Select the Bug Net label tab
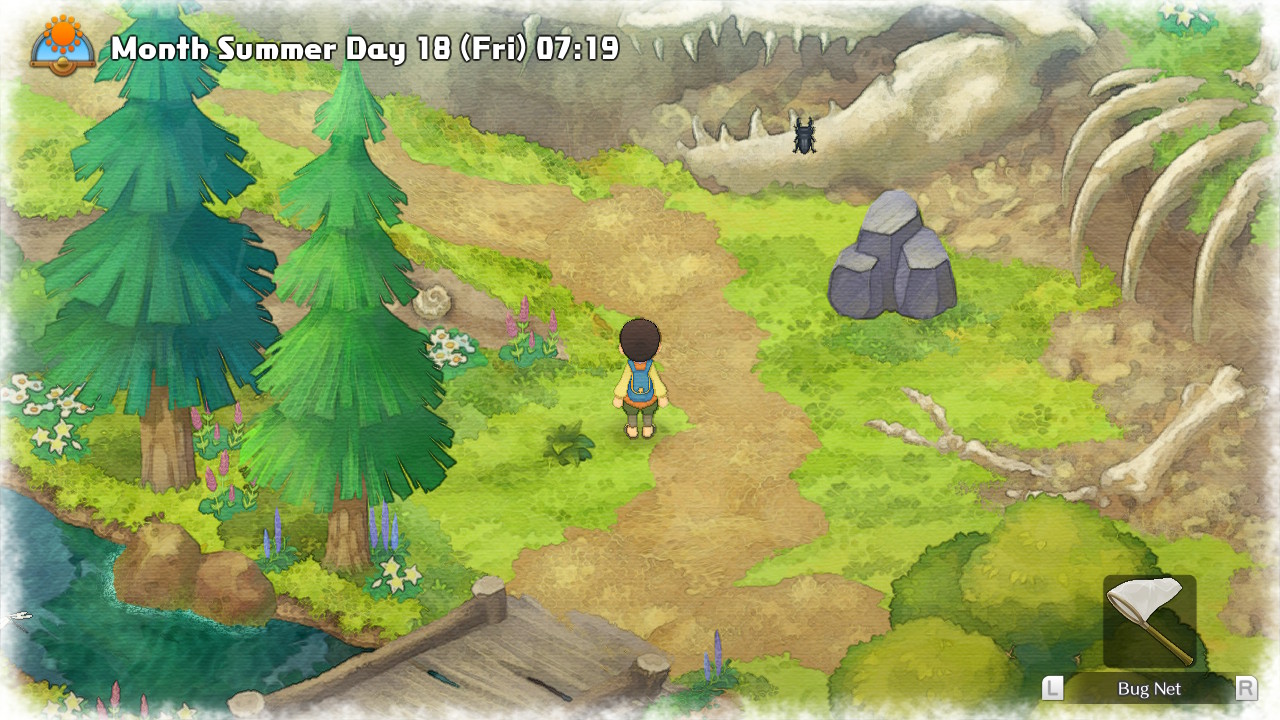Image resolution: width=1280 pixels, height=720 pixels. [1148, 689]
